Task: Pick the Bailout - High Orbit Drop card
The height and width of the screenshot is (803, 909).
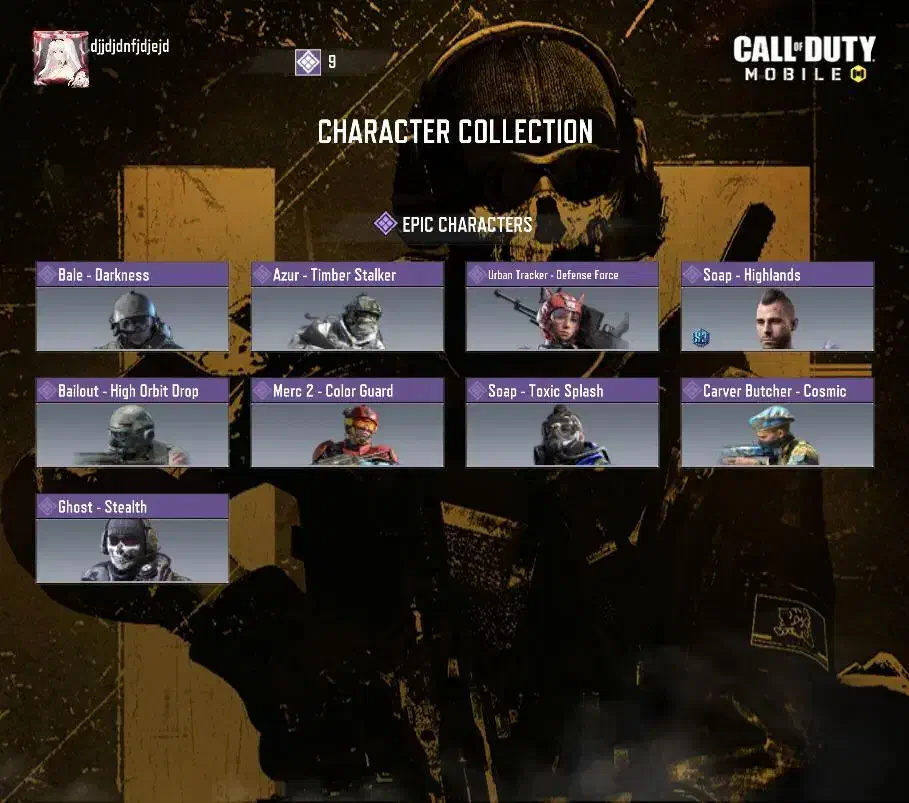Action: coord(132,423)
